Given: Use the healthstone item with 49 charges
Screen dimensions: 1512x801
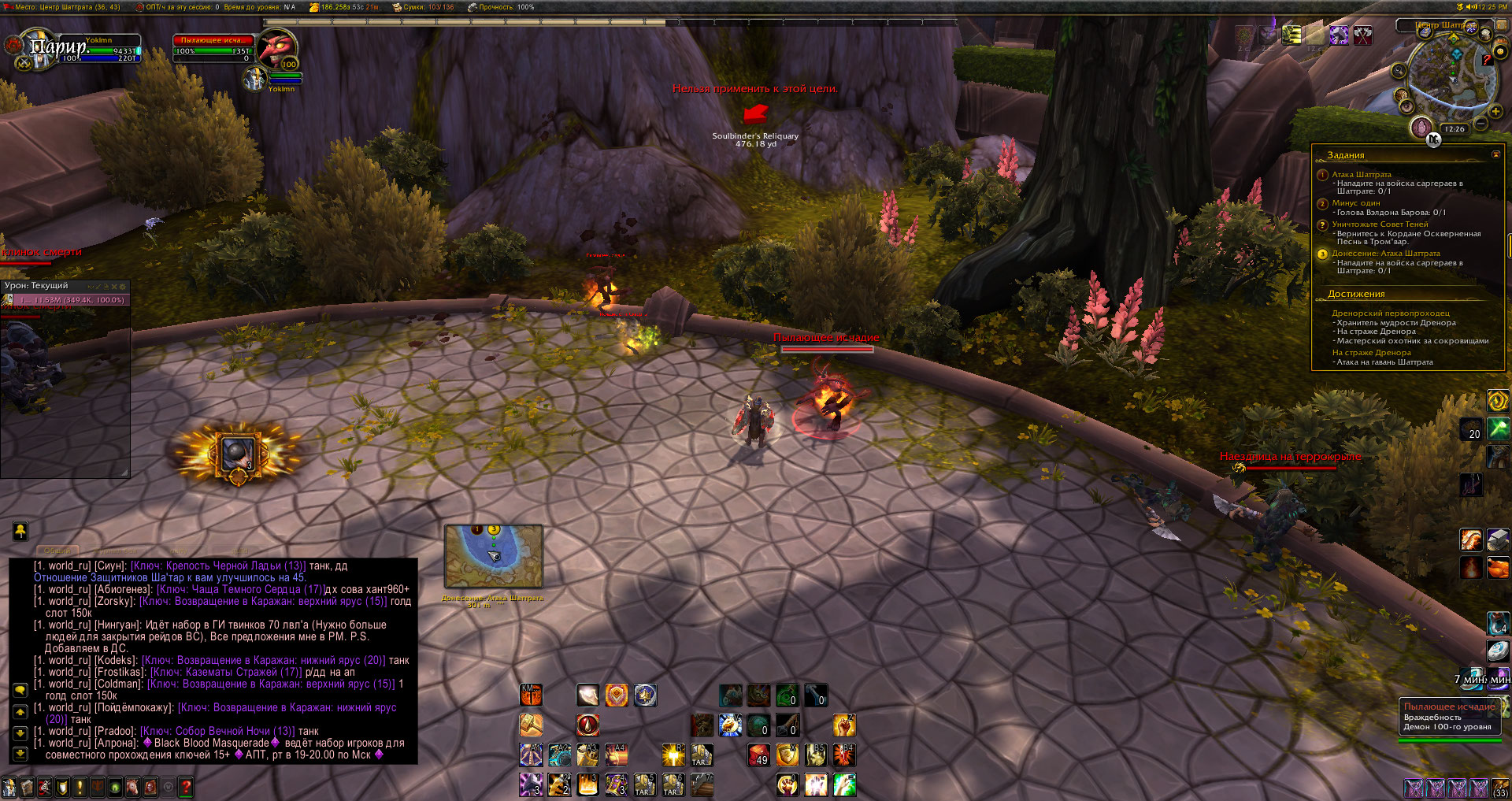Looking at the screenshot, I should pos(759,755).
